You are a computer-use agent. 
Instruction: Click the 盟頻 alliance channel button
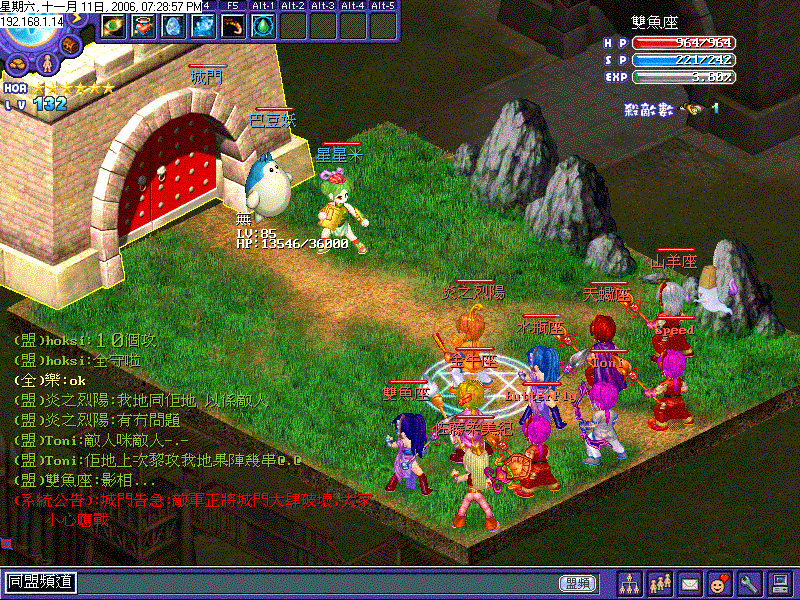577,583
